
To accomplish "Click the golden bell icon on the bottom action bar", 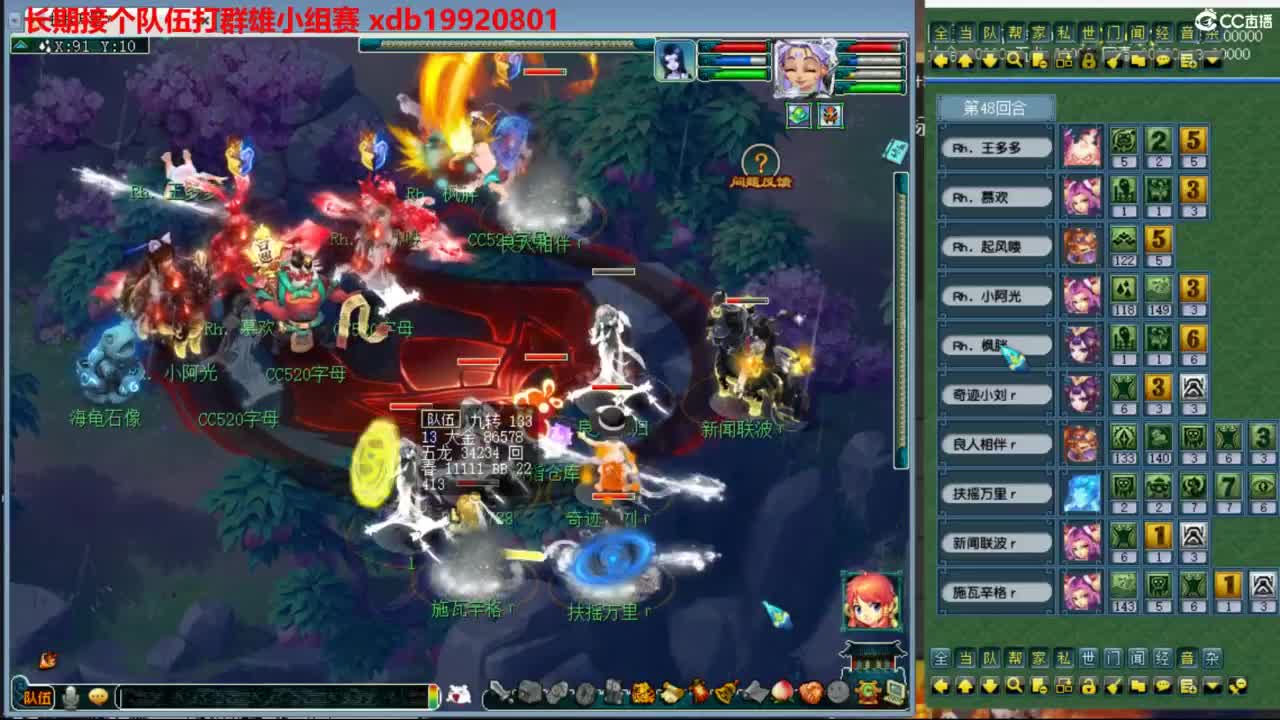I will click(725, 691).
